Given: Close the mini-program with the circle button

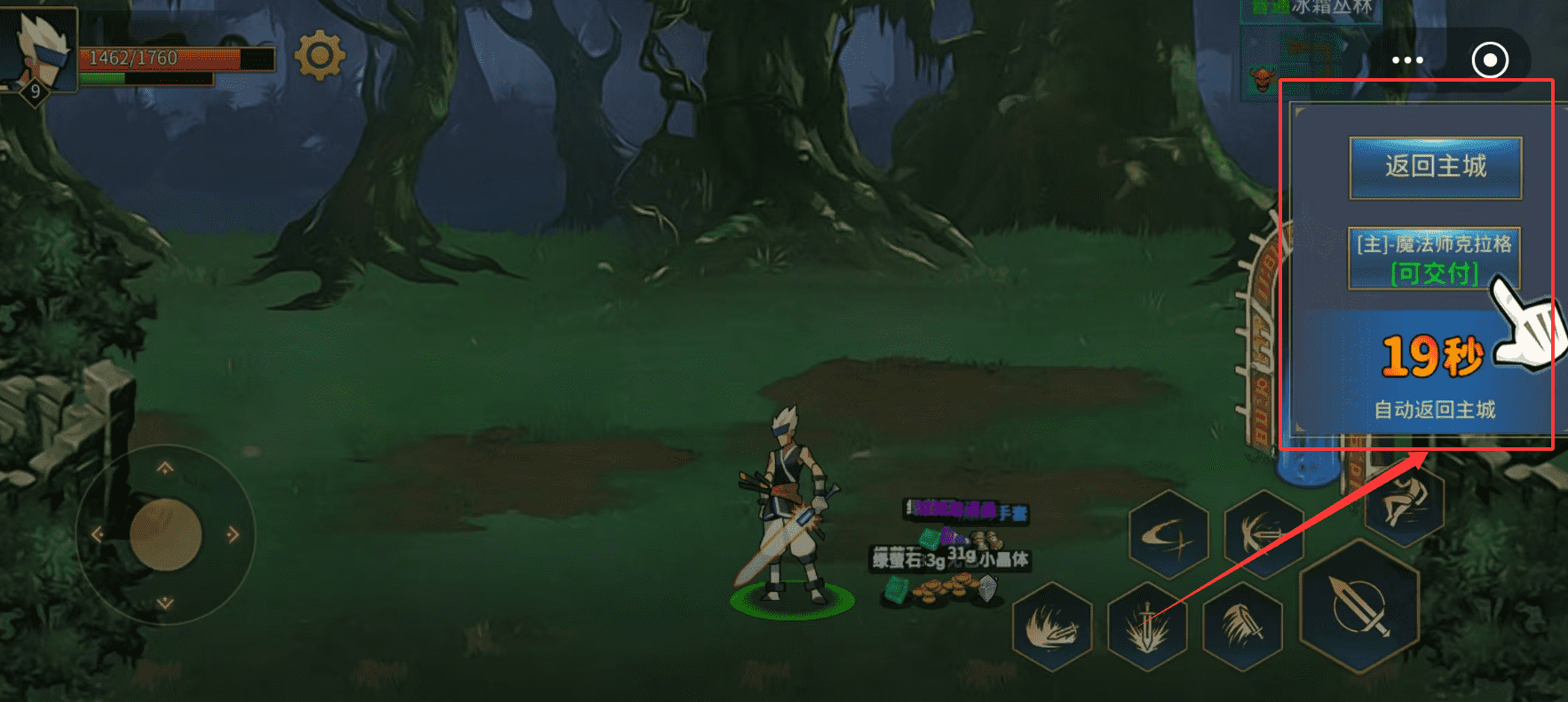Looking at the screenshot, I should click(x=1490, y=60).
